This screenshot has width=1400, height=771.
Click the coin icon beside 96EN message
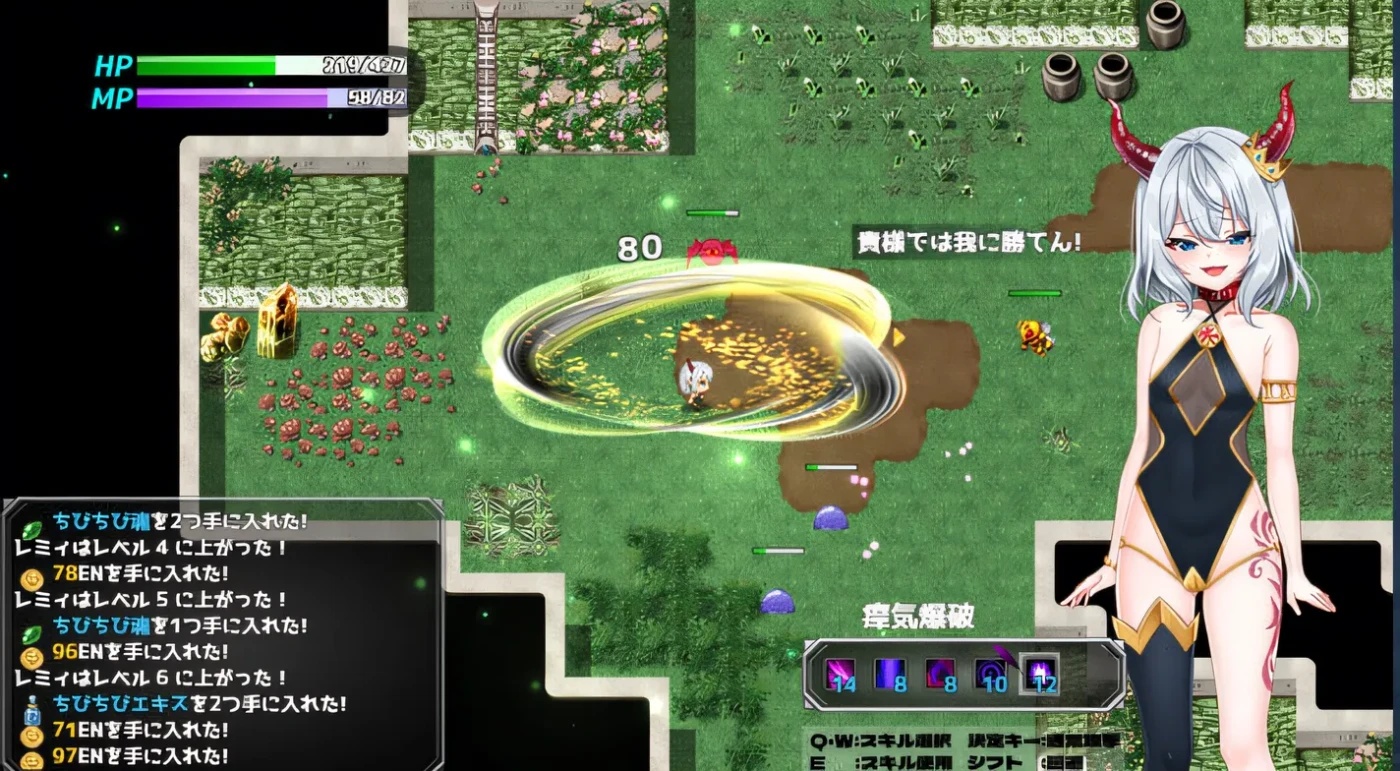30,655
